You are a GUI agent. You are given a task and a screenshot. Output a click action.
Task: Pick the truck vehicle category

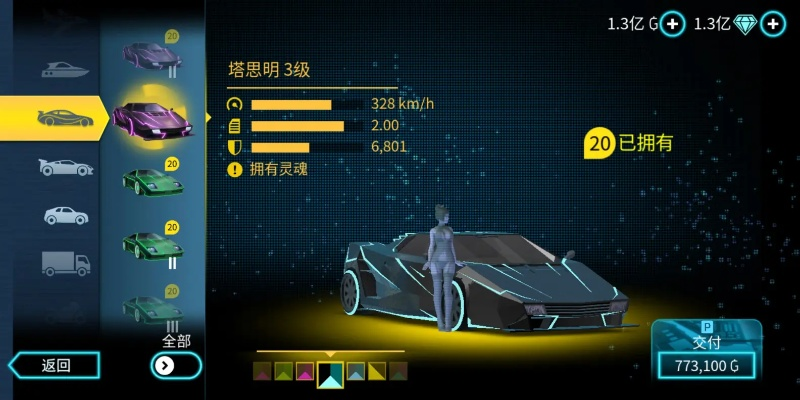click(65, 263)
